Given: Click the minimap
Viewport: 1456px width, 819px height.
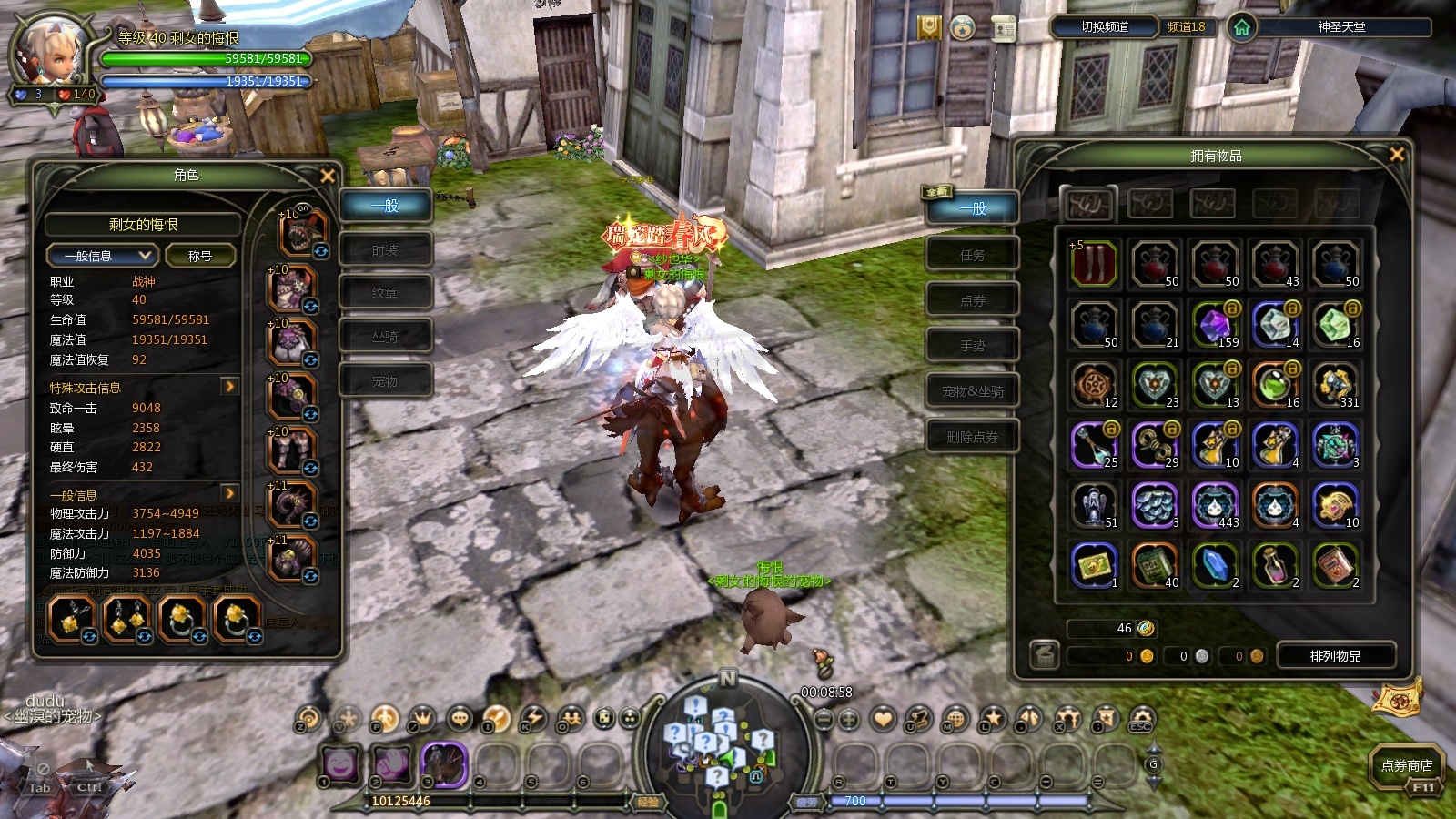Looking at the screenshot, I should click(719, 742).
